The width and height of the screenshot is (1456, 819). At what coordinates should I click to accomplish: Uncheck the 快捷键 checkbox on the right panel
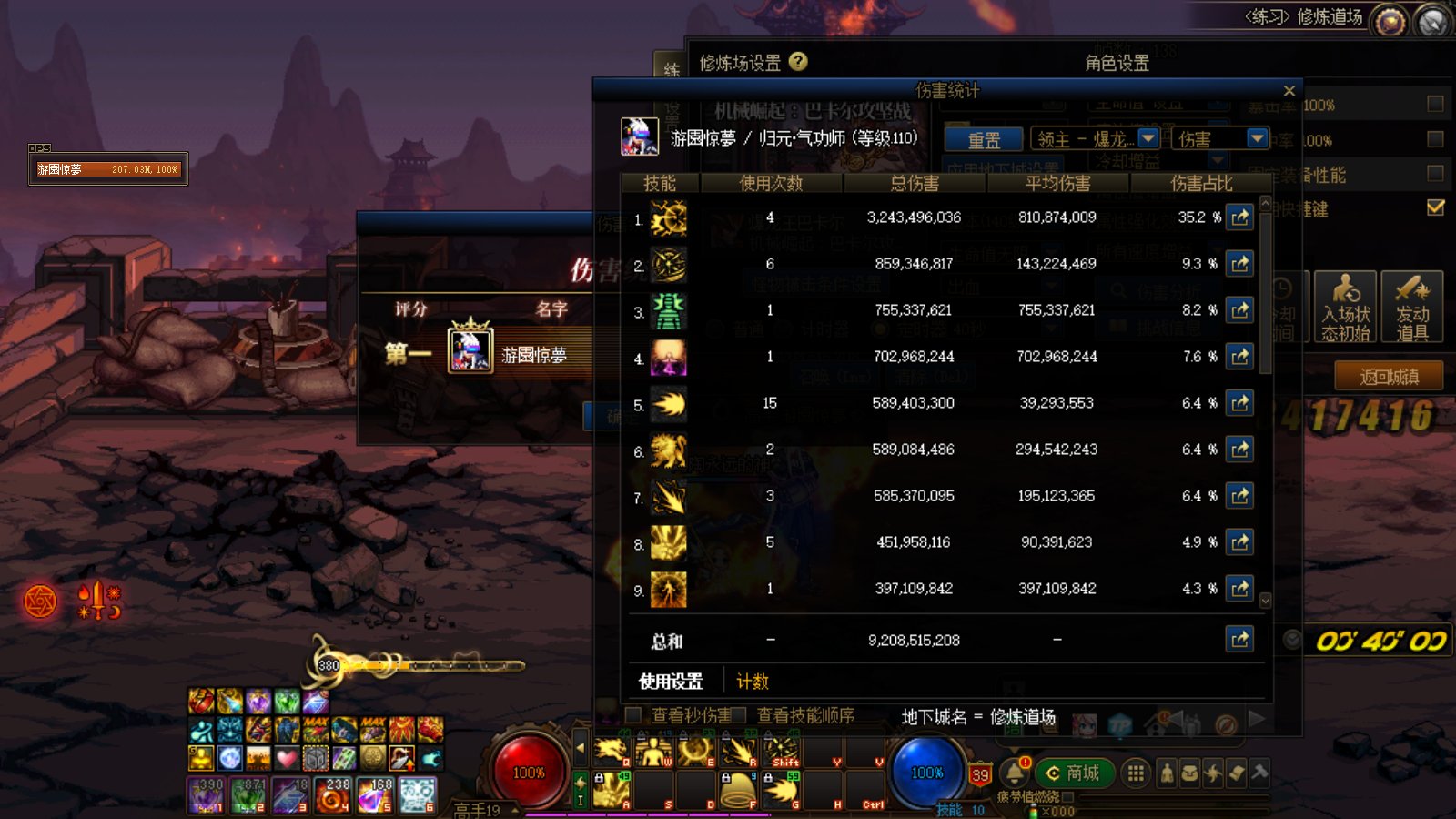1434,207
